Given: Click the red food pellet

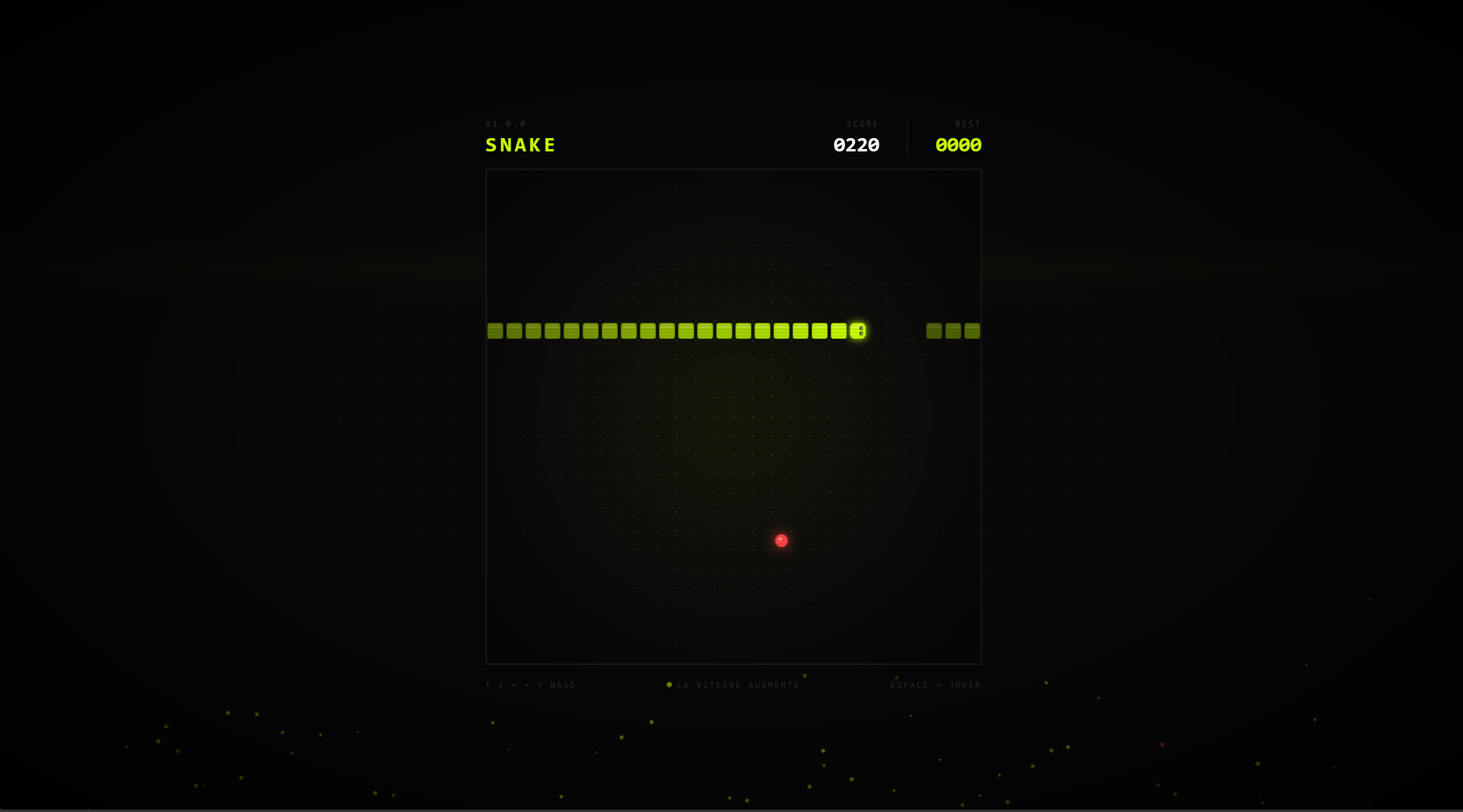Looking at the screenshot, I should tap(781, 540).
